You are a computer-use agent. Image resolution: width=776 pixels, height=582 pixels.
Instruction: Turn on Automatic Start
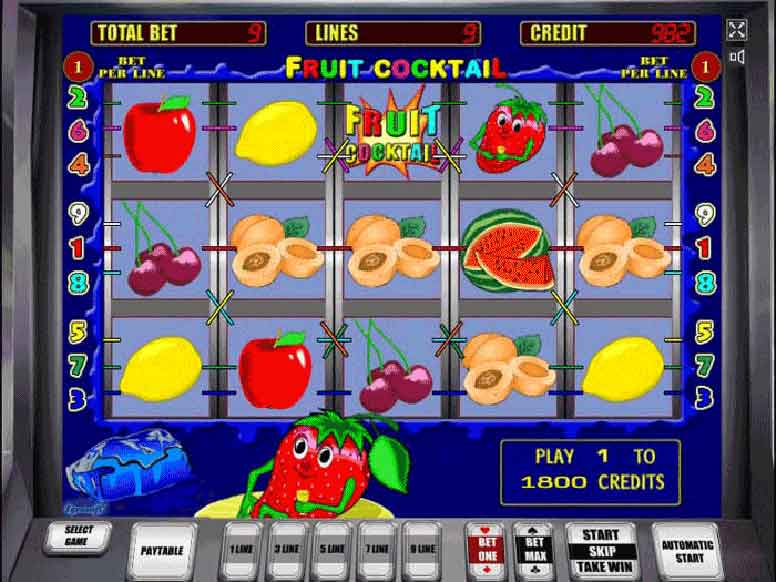688,550
